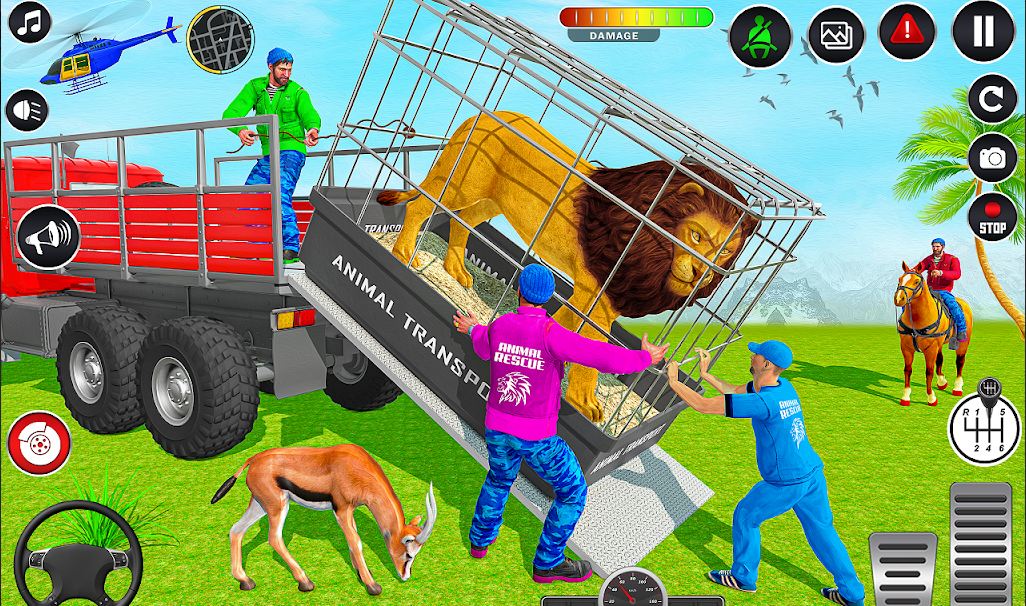This screenshot has height=606, width=1026.
Task: Activate the red hazard warning button
Action: tap(906, 32)
